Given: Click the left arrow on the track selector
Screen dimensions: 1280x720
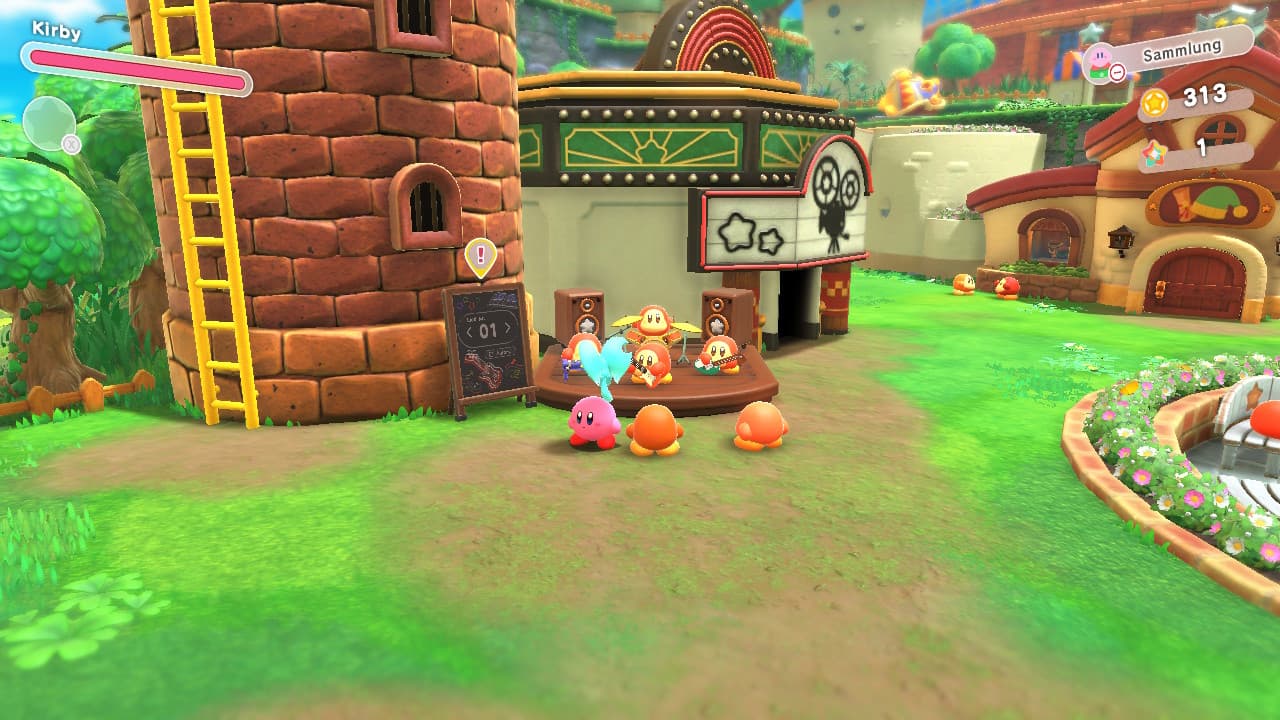Looking at the screenshot, I should coord(469,330).
